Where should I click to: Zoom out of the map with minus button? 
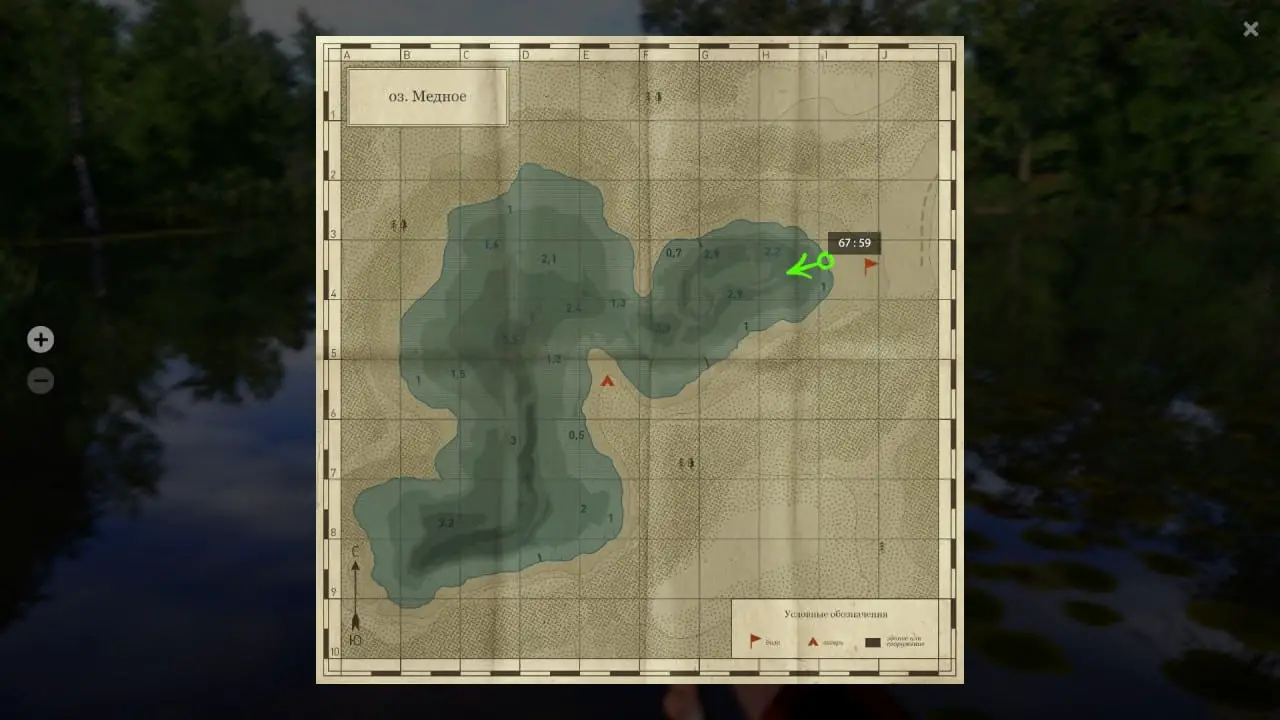(40, 381)
